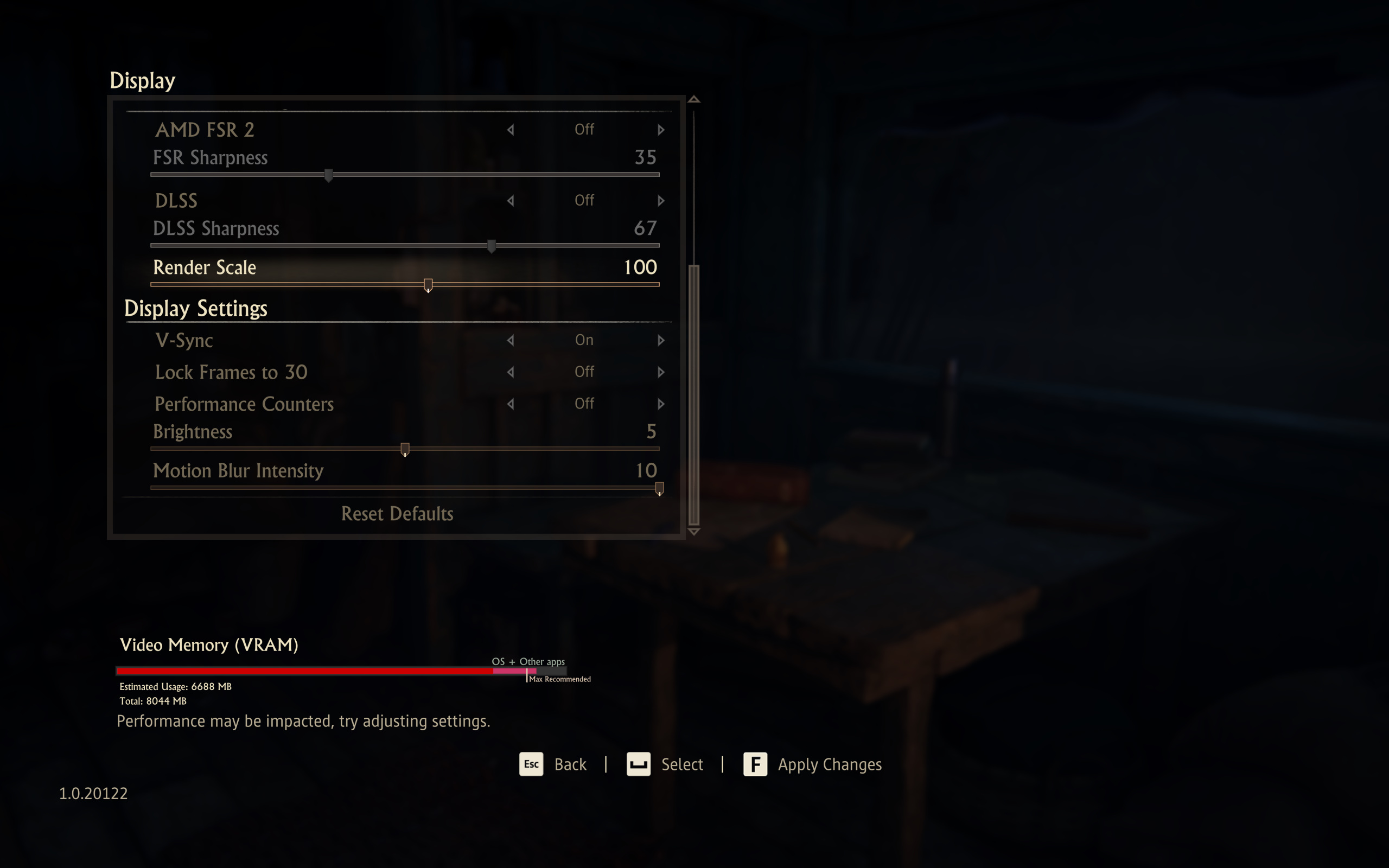Image resolution: width=1389 pixels, height=868 pixels.
Task: Change DLSS with its right arrow
Action: click(661, 201)
